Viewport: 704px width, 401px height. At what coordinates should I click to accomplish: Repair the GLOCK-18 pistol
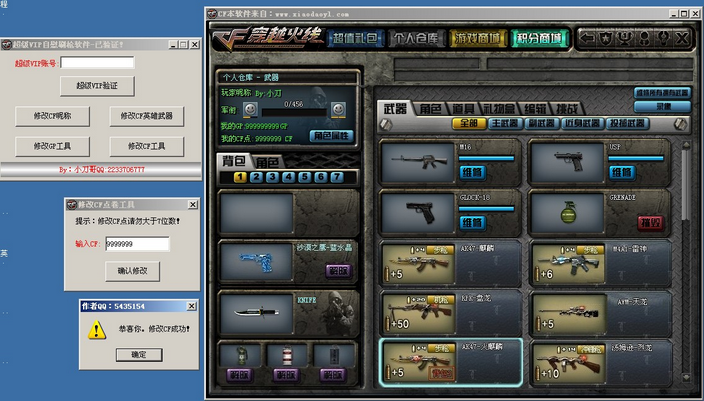point(471,220)
